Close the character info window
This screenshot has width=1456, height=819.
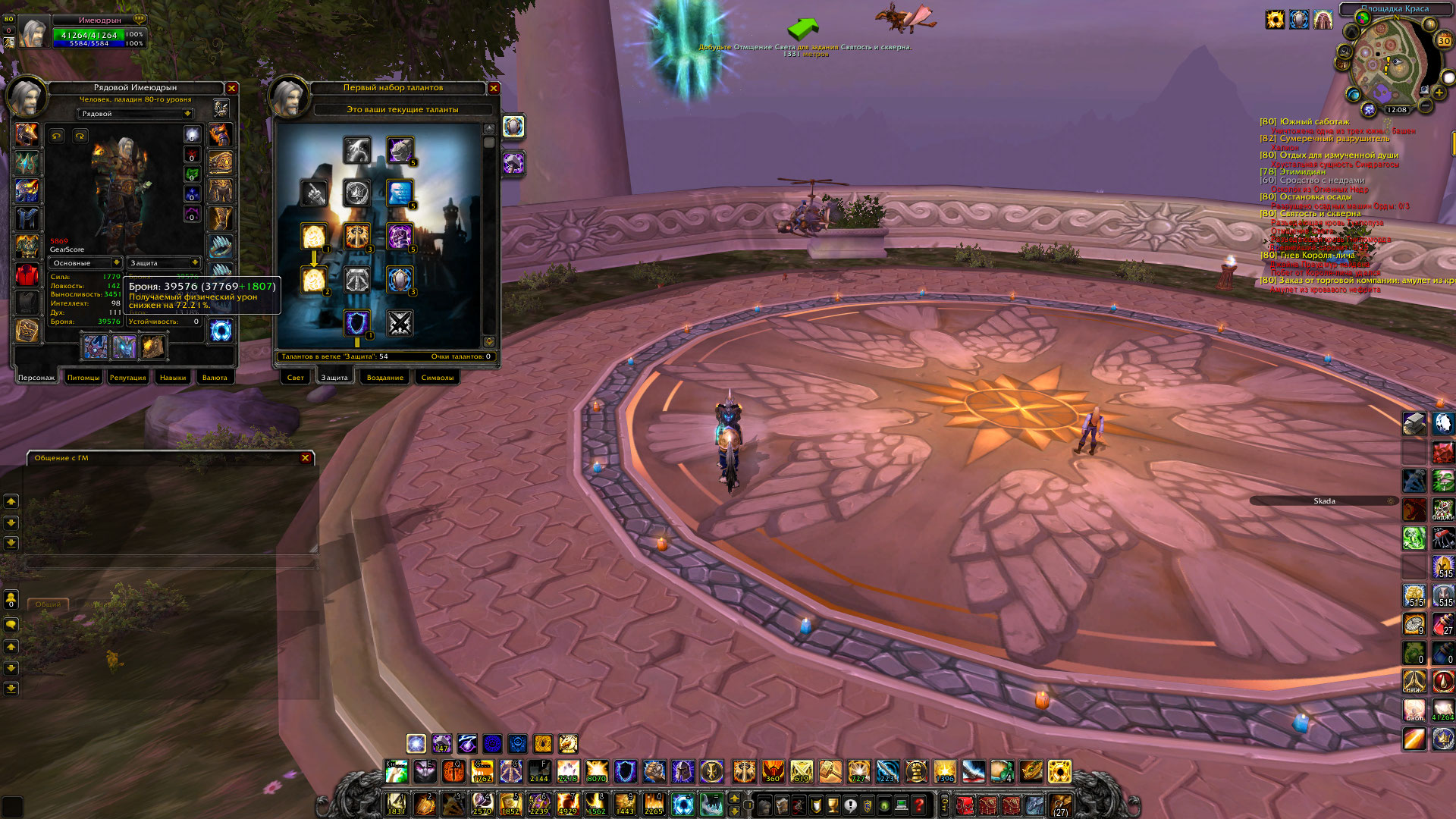(x=232, y=89)
